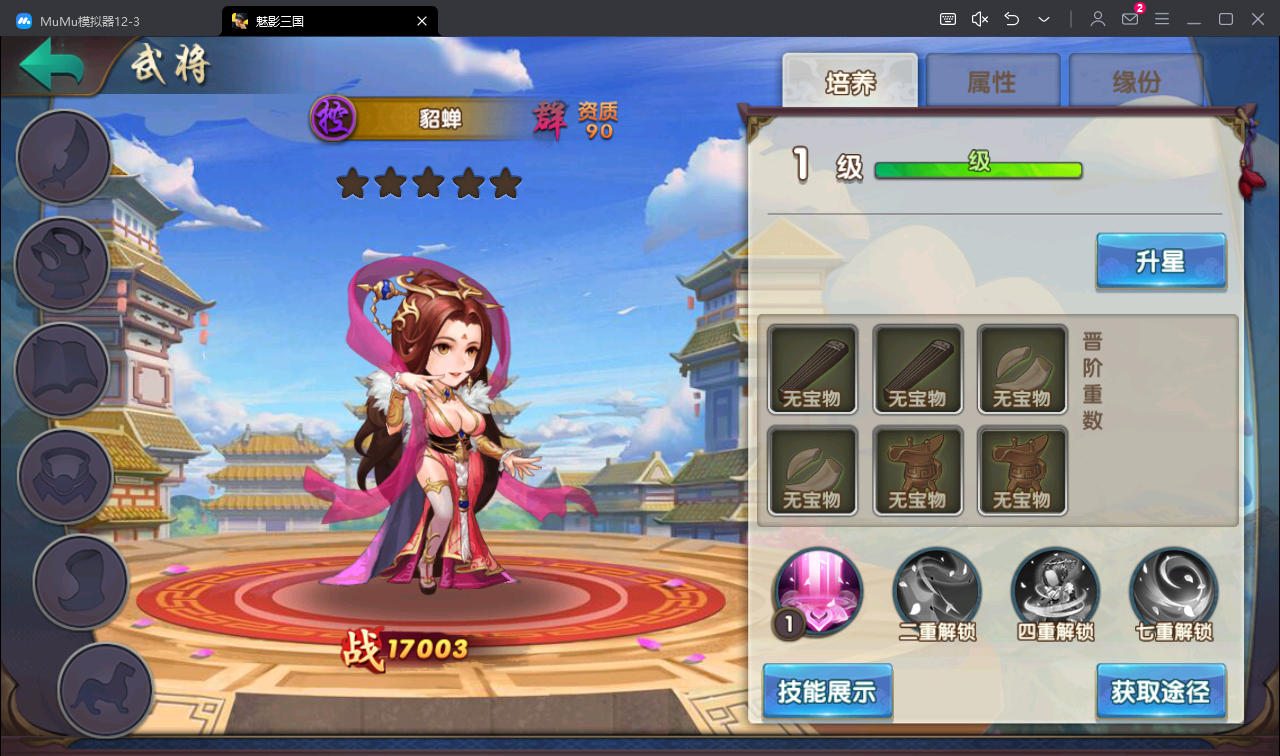Select the pink level 1 skill icon

pos(817,592)
